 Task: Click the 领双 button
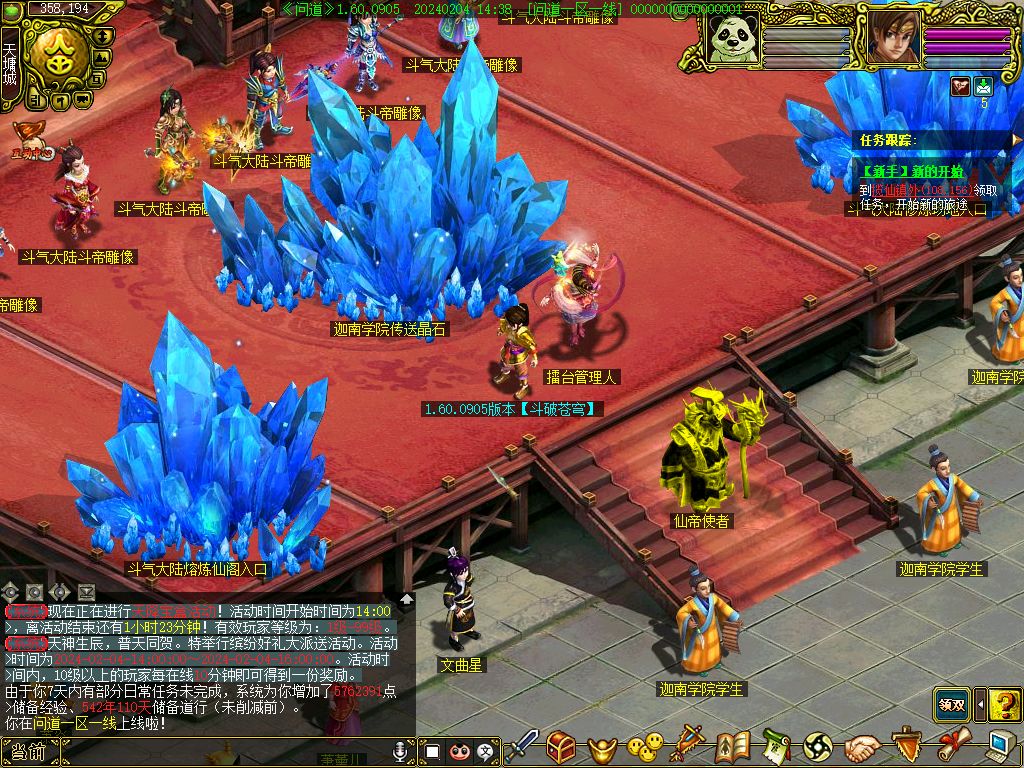pyautogui.click(x=953, y=704)
